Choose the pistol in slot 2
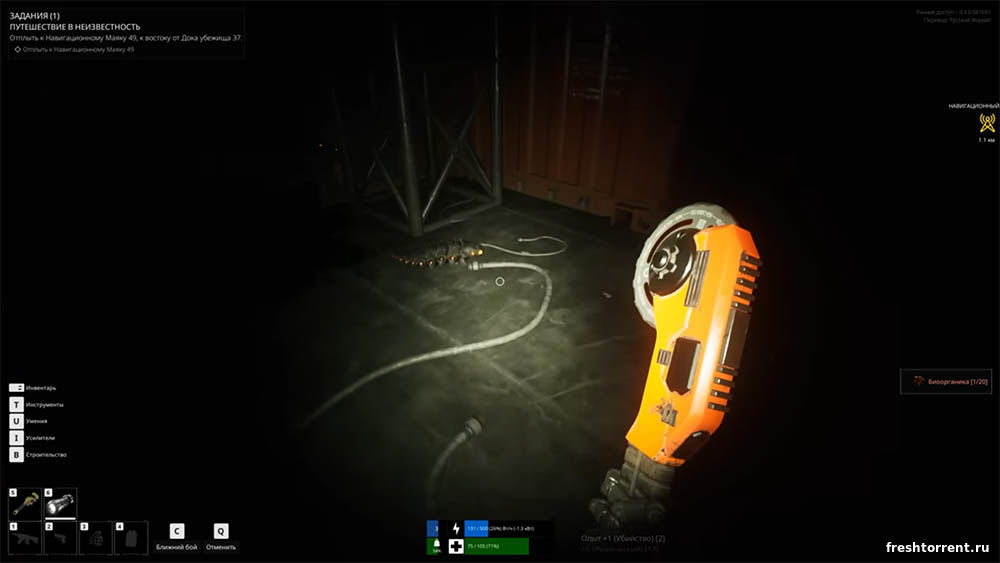The width and height of the screenshot is (1000, 563). pos(60,538)
